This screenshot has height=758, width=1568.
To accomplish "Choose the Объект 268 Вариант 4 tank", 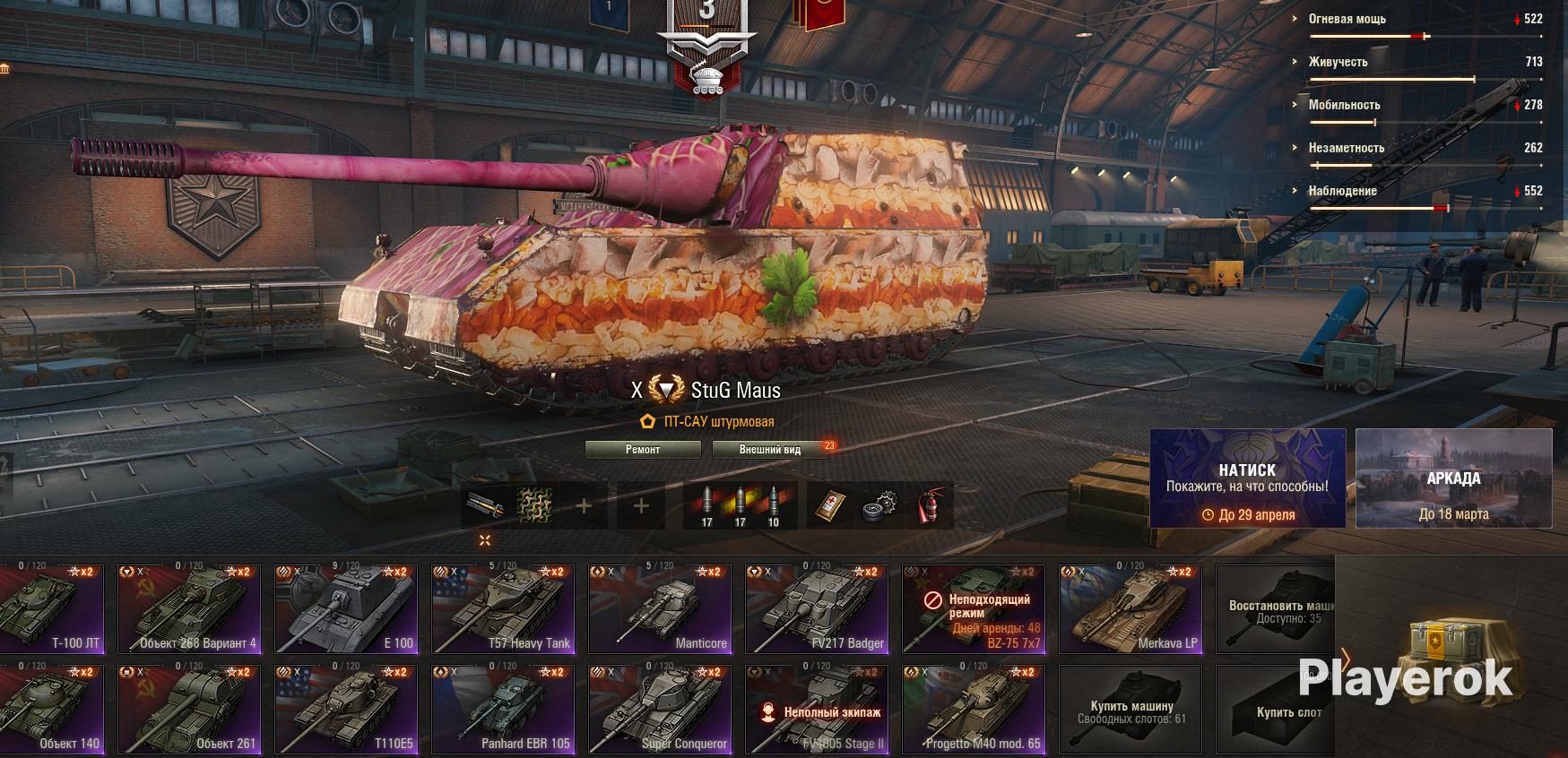I will pyautogui.click(x=189, y=608).
